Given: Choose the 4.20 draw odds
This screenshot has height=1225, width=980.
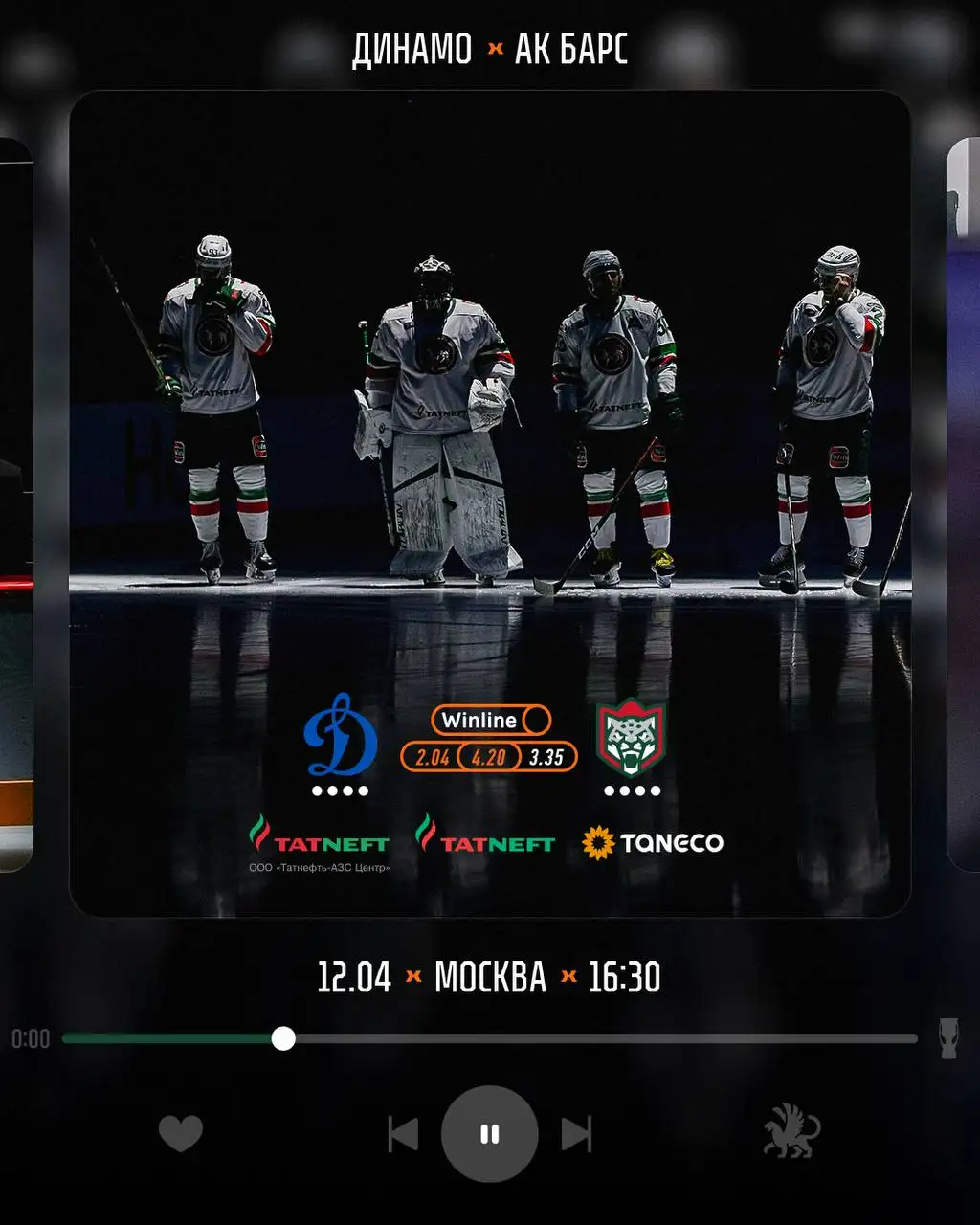Looking at the screenshot, I should coord(489,758).
